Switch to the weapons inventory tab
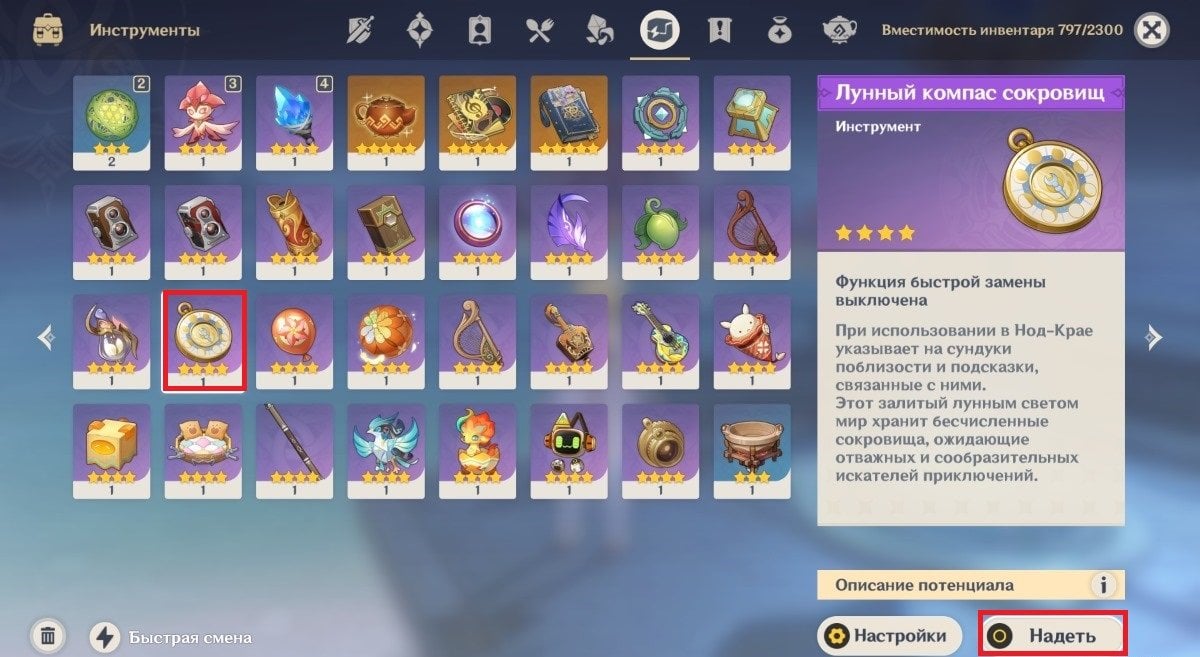Image resolution: width=1200 pixels, height=657 pixels. tap(360, 31)
